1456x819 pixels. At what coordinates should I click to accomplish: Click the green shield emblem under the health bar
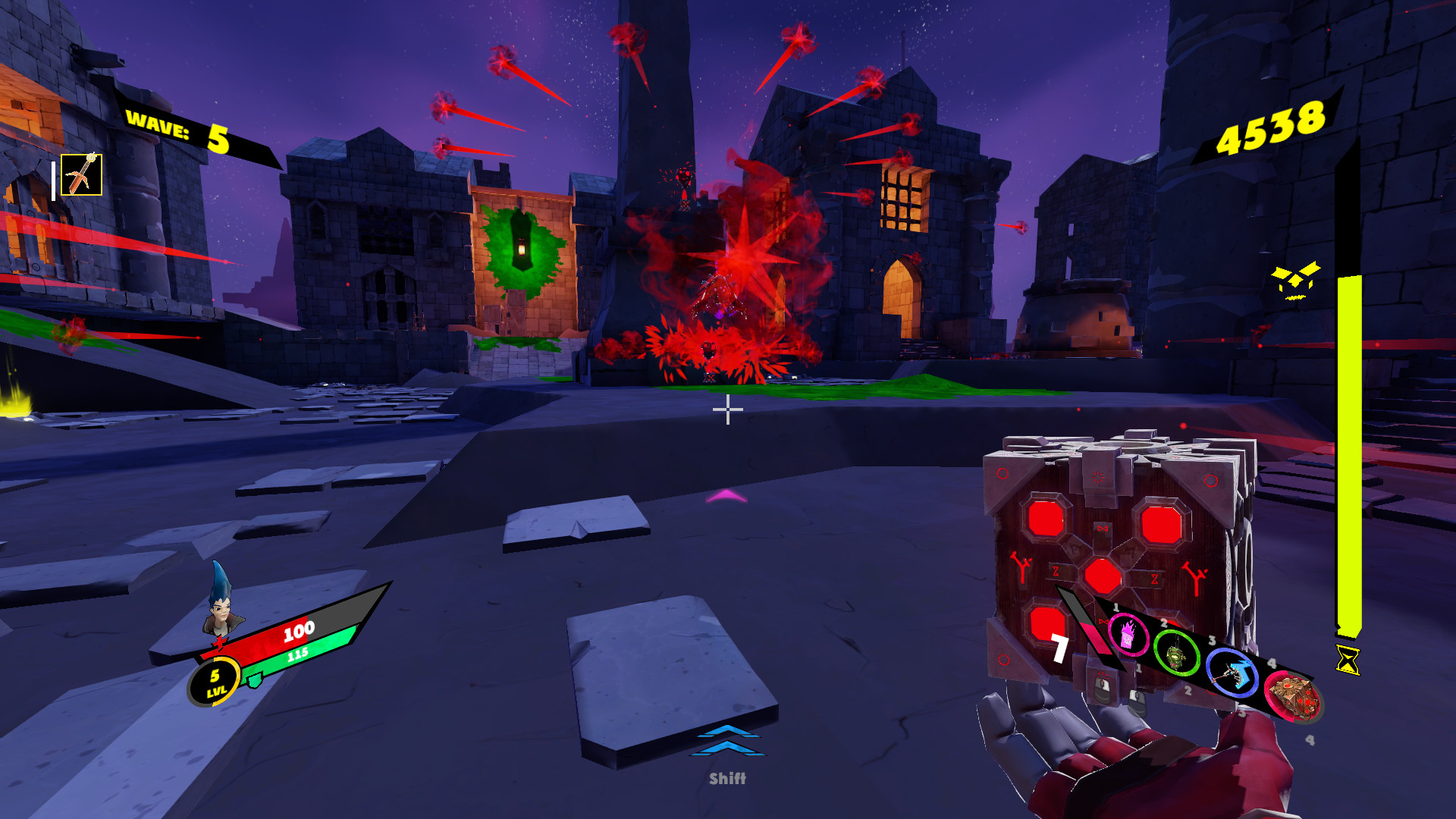[254, 680]
